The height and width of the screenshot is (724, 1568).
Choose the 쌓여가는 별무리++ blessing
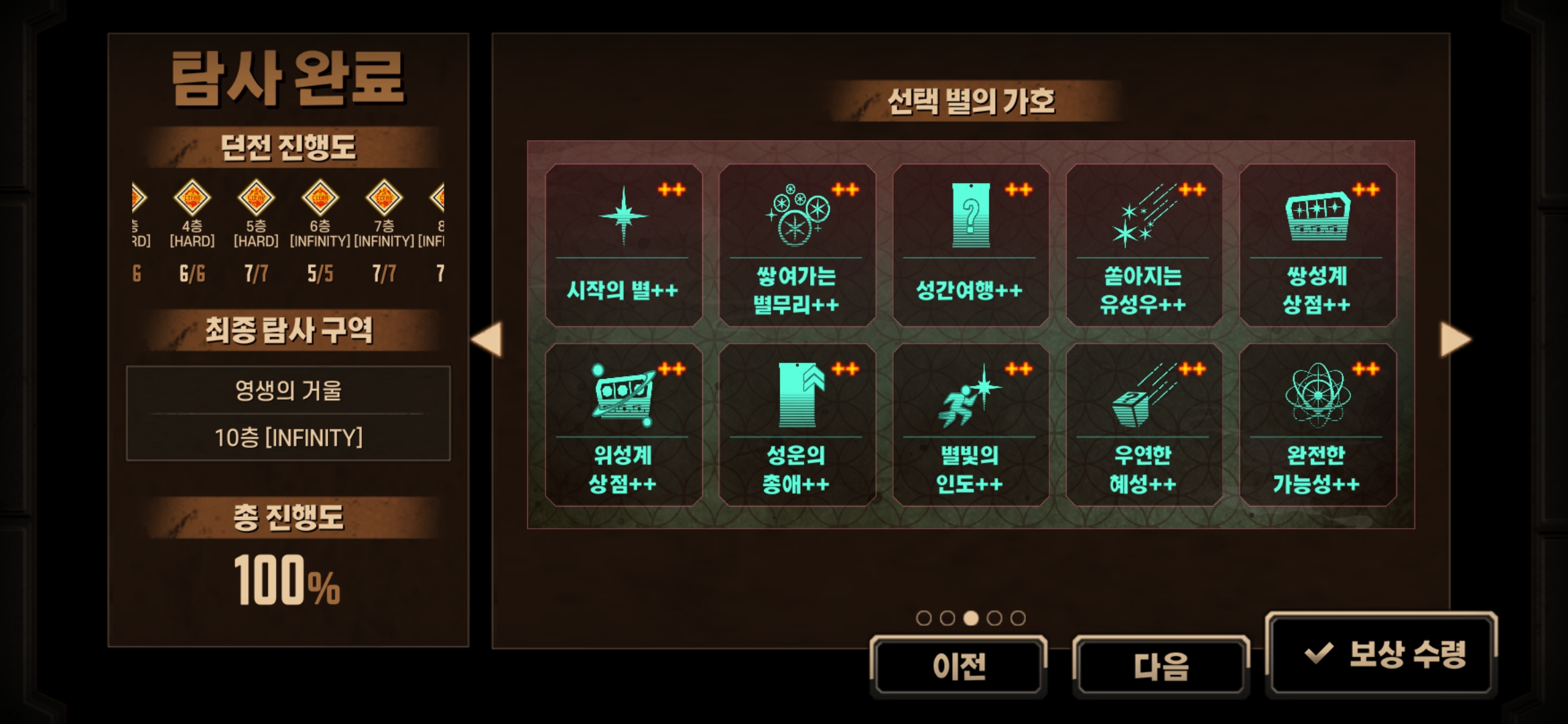(797, 245)
